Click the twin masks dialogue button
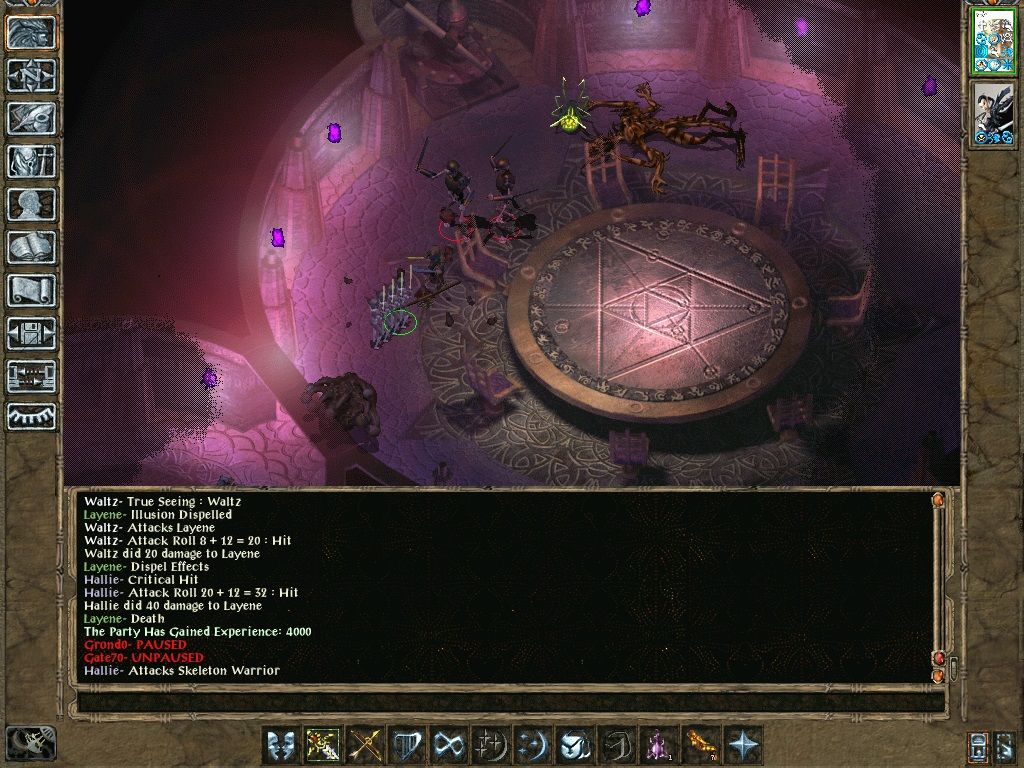Viewport: 1024px width, 768px height. point(281,746)
